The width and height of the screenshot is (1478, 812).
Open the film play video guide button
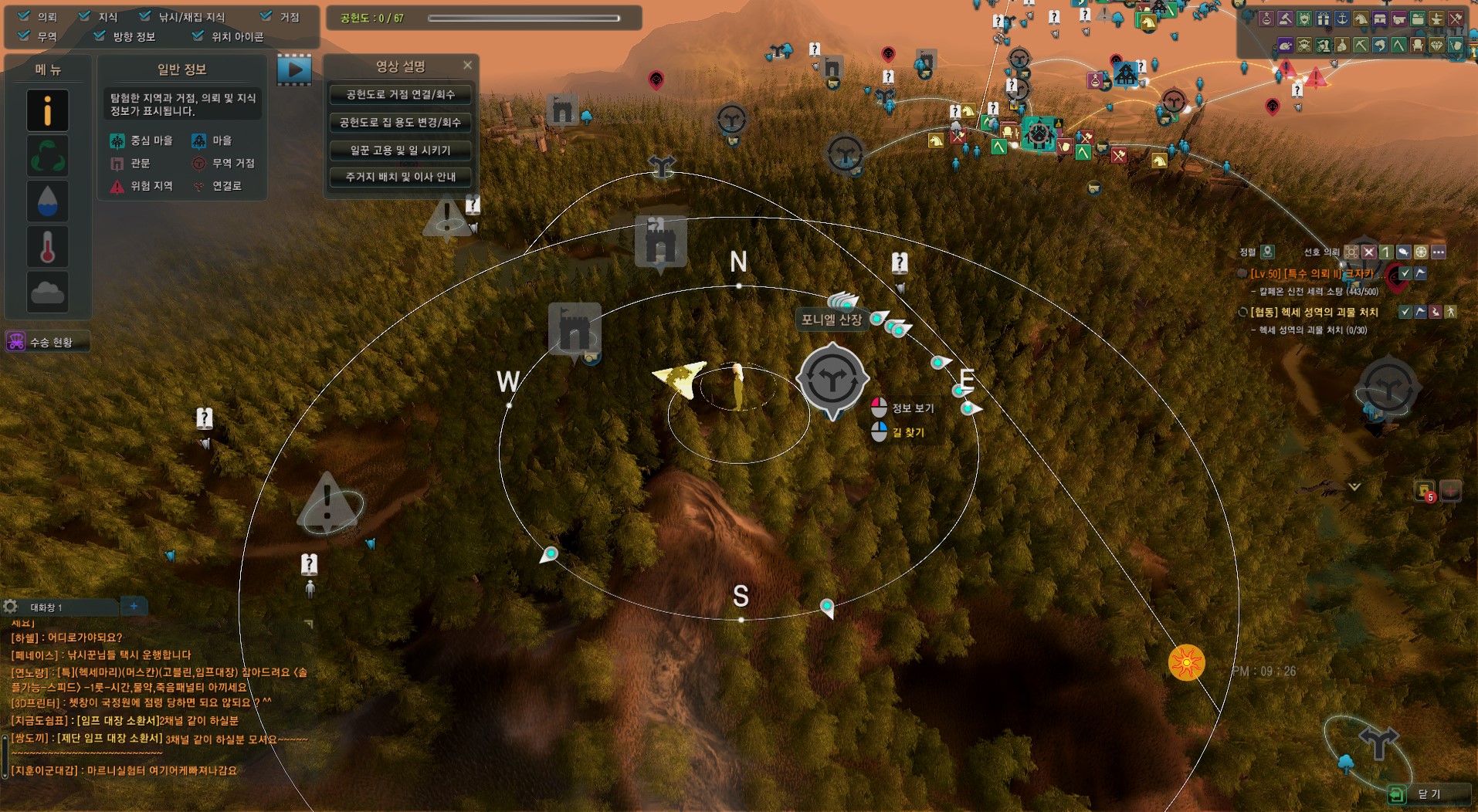pos(294,69)
